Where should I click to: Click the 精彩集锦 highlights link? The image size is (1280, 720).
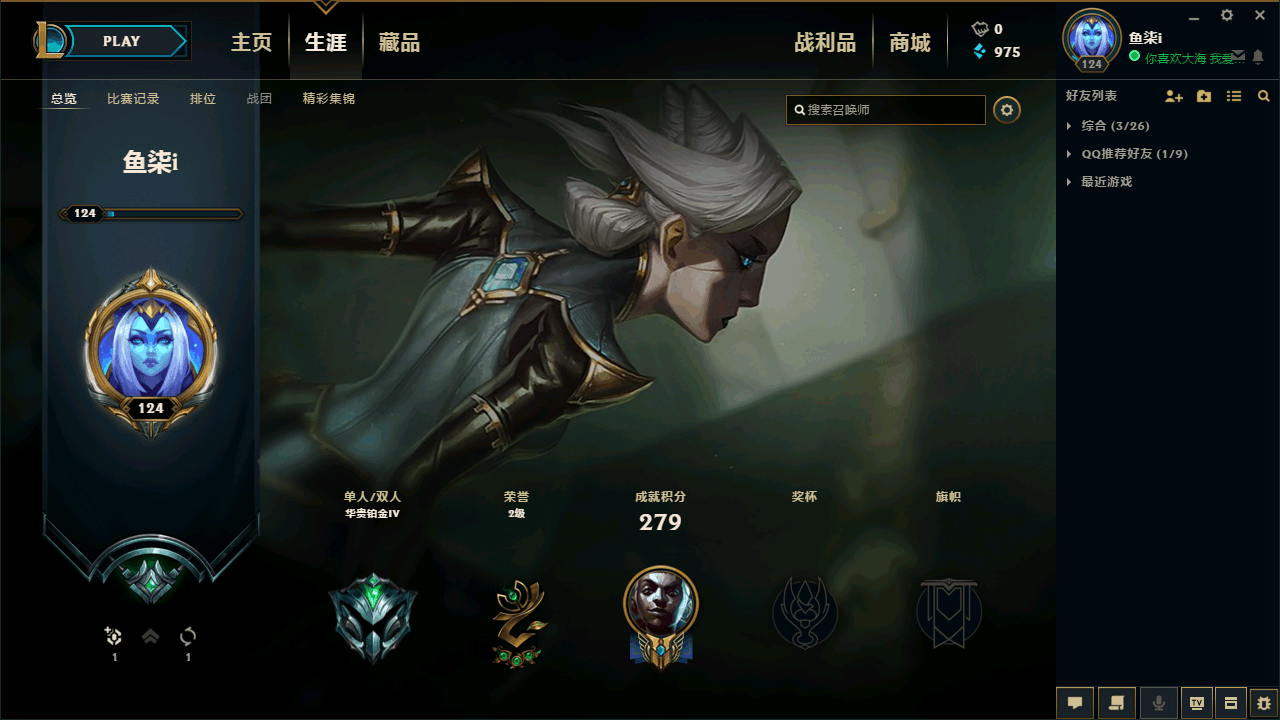coord(330,98)
